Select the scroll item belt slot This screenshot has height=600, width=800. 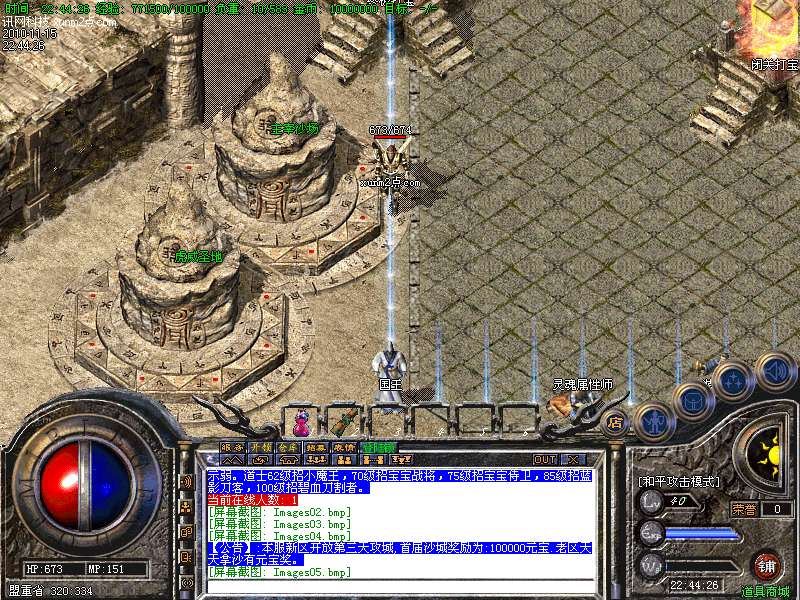pyautogui.click(x=346, y=416)
